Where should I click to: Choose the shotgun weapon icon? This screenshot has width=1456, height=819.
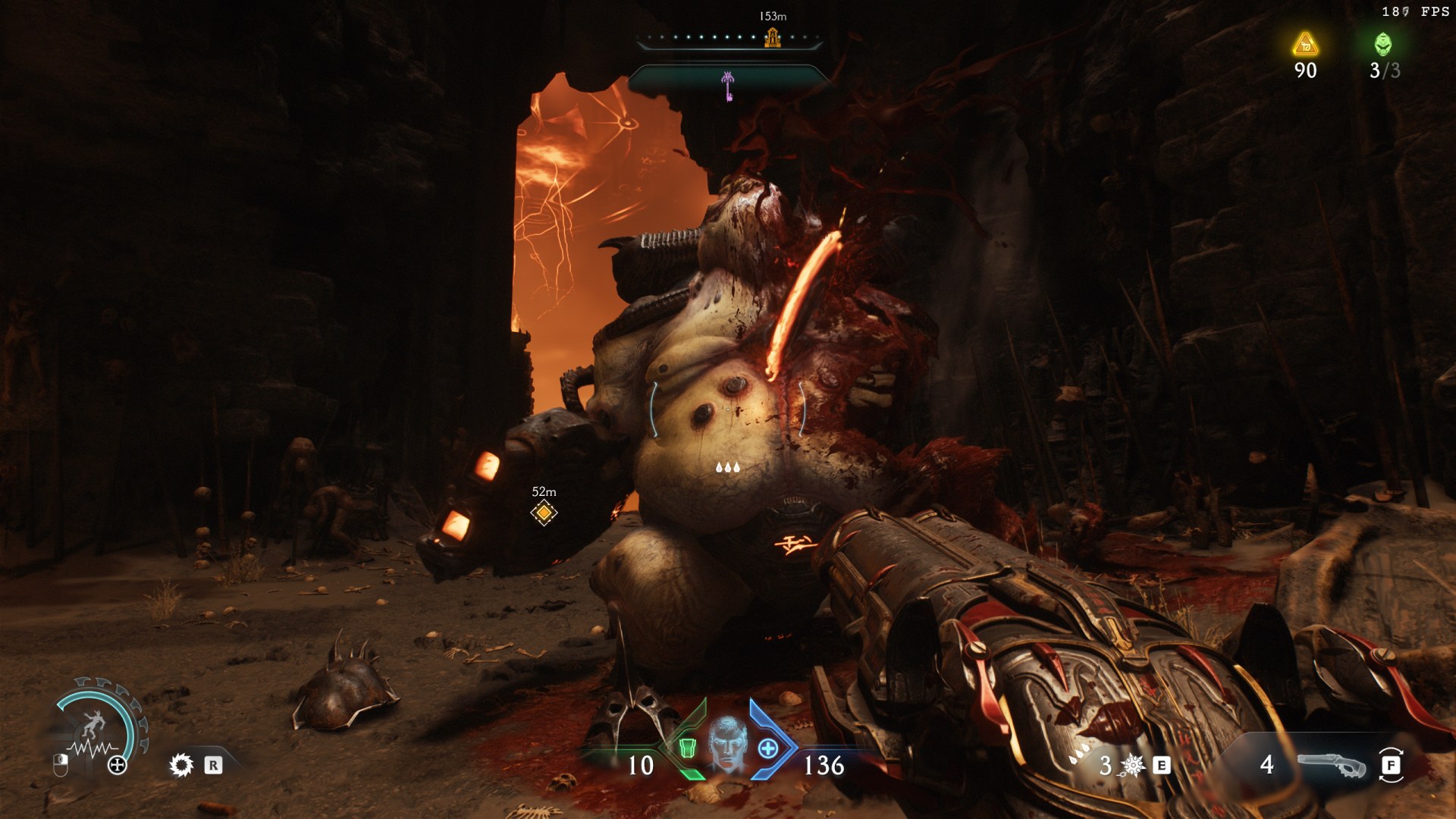point(1331,765)
